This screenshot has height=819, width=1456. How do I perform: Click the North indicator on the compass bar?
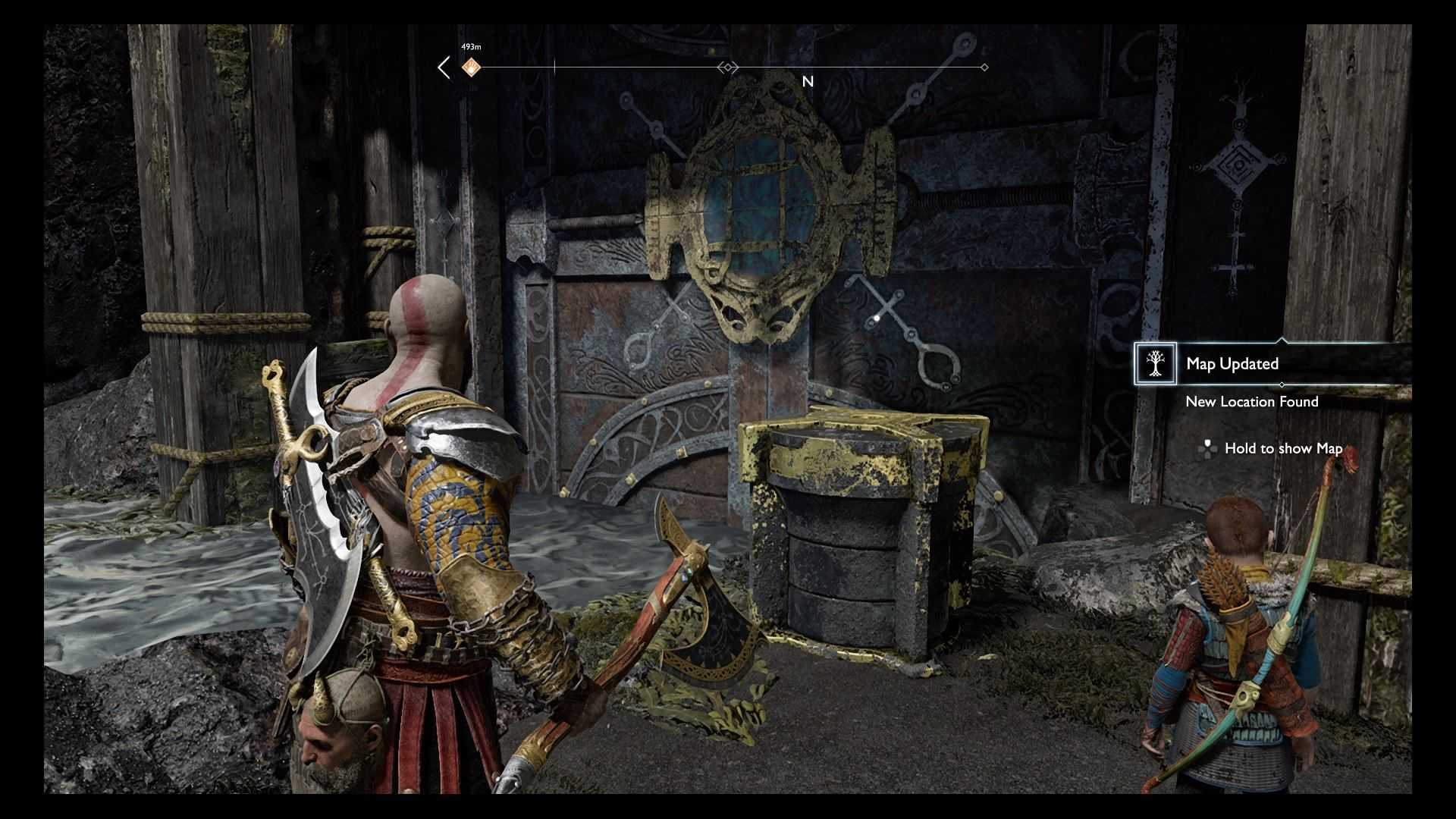point(808,81)
